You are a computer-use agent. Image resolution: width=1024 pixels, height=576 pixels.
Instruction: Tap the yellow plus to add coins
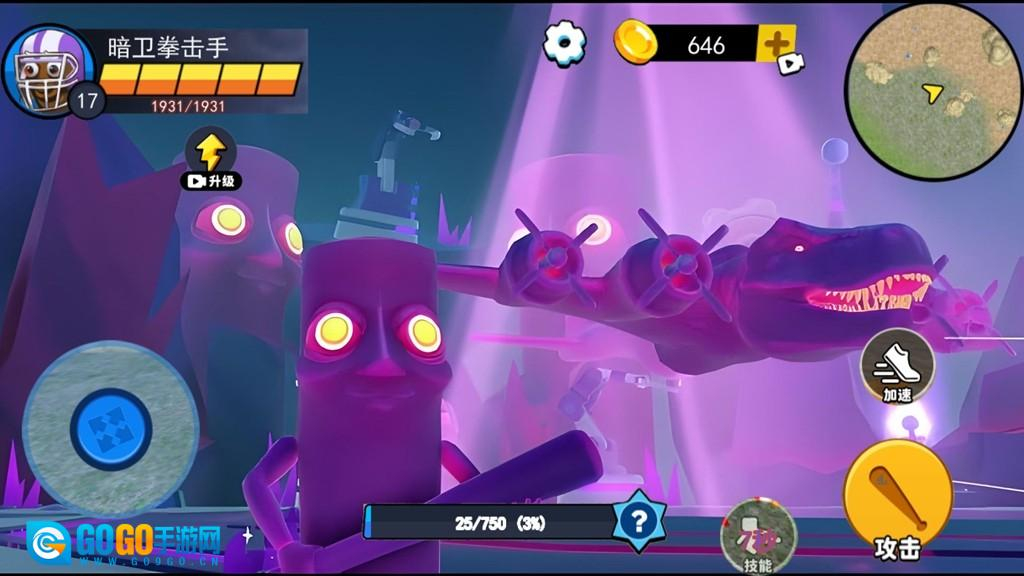pos(775,44)
